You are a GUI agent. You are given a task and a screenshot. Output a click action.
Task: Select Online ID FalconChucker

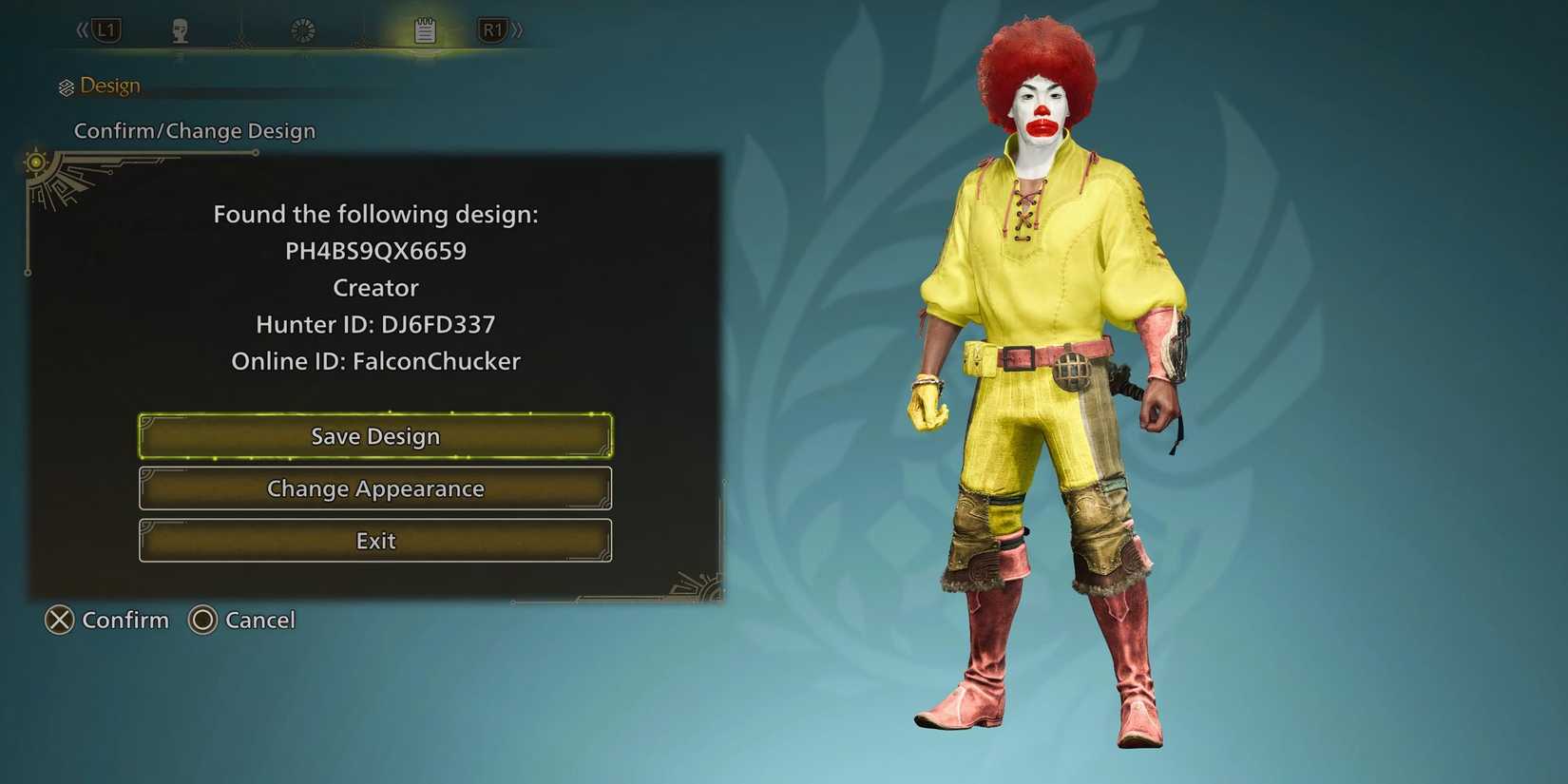(375, 361)
